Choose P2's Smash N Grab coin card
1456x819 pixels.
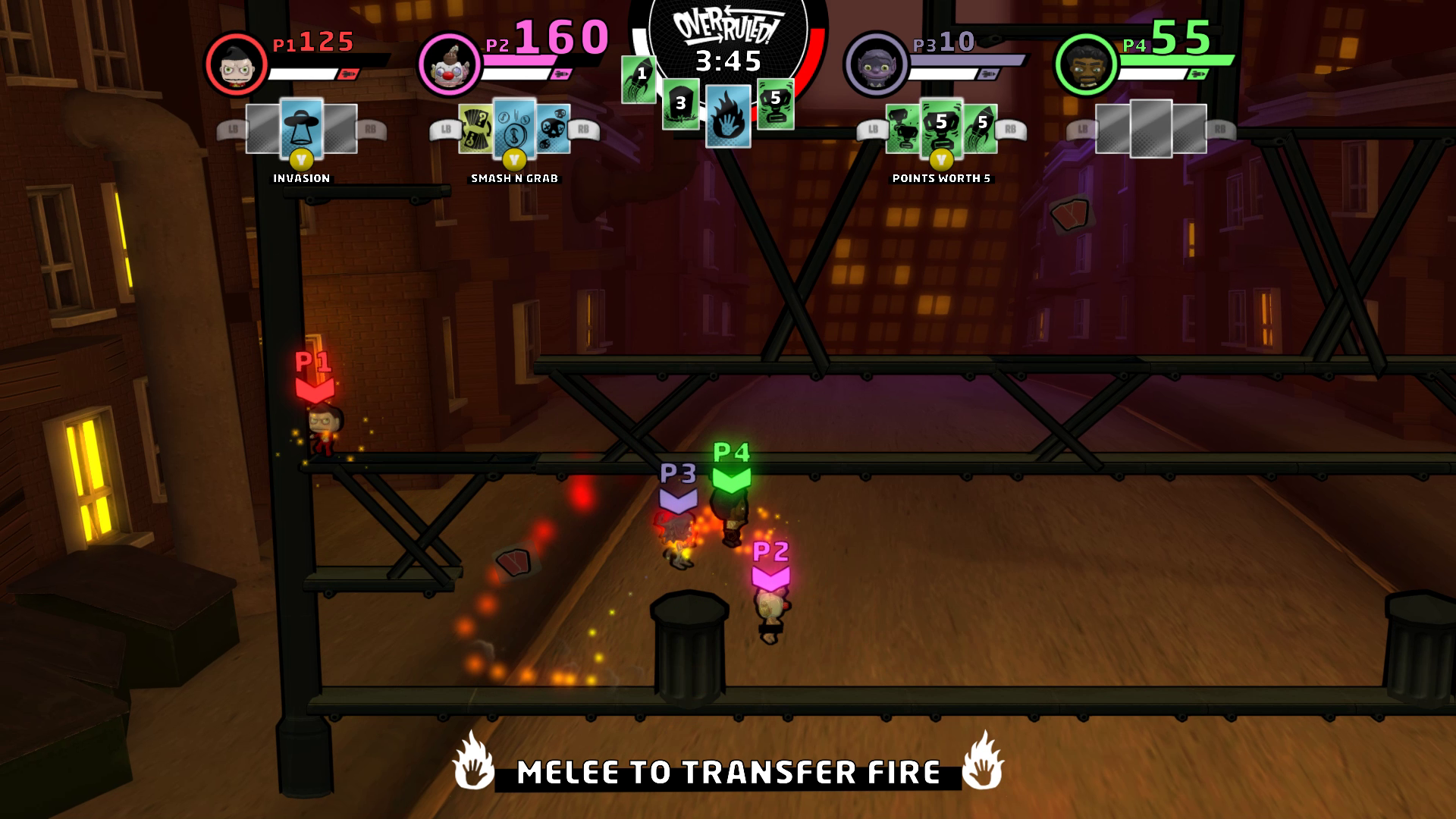(x=514, y=127)
